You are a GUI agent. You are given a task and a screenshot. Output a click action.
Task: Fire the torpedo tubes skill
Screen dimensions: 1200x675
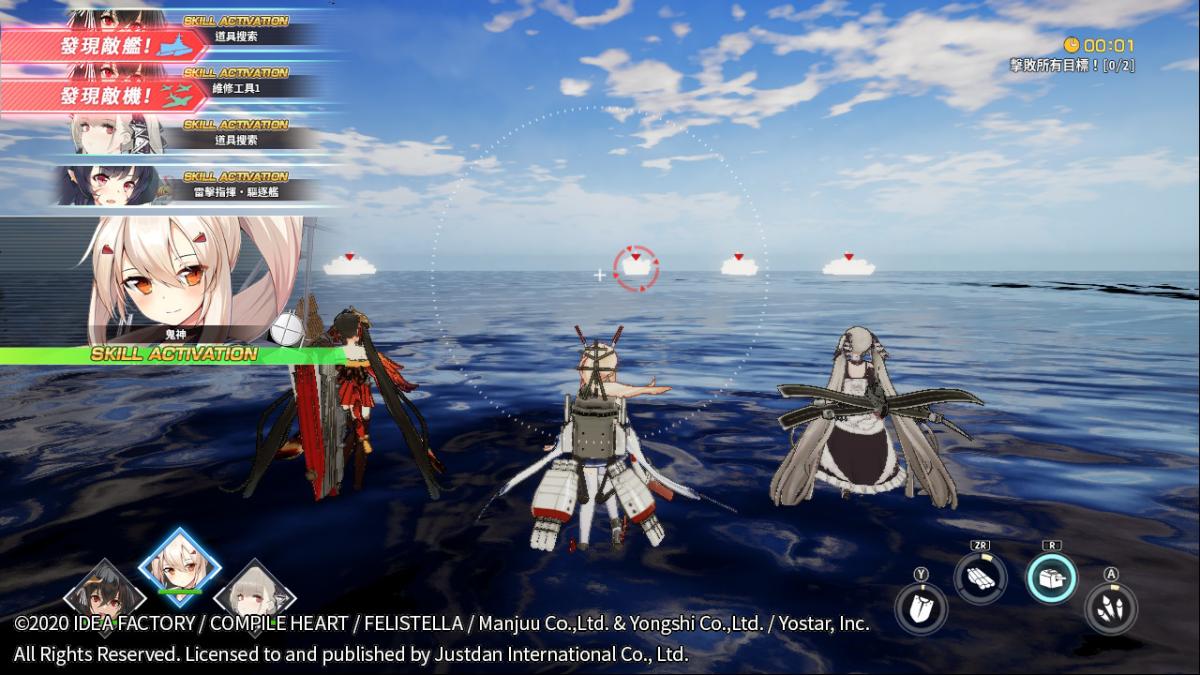[x=979, y=577]
